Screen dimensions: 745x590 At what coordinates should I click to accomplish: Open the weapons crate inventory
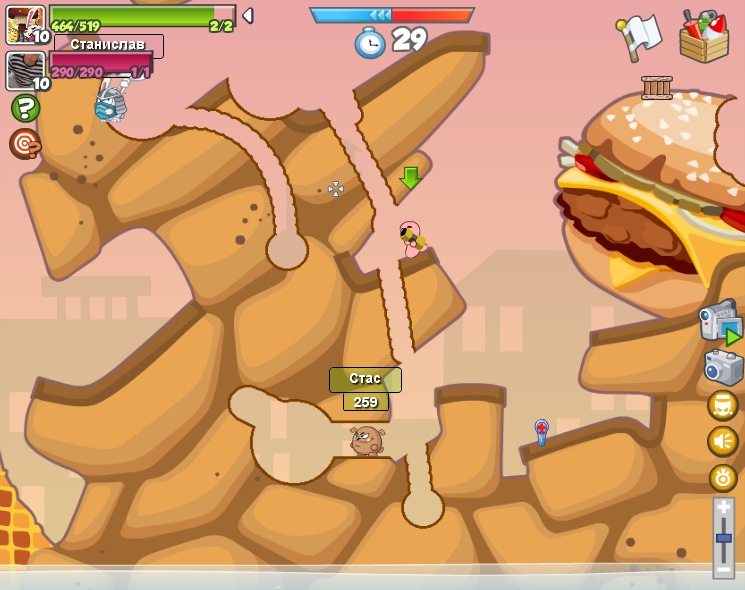(x=704, y=37)
